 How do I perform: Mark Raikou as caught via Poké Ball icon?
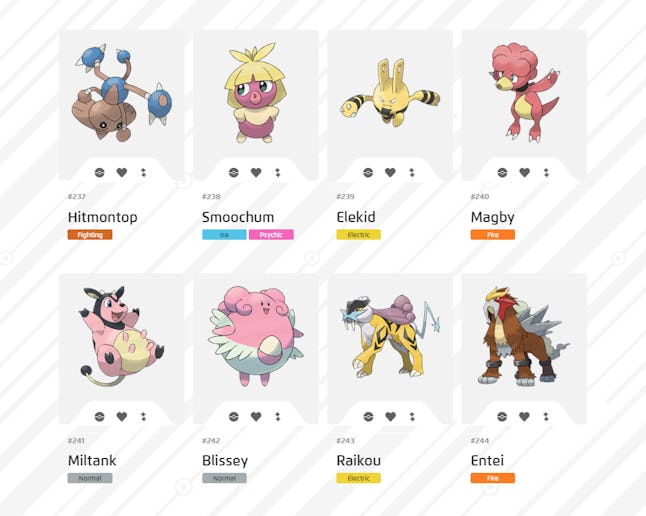[368, 416]
